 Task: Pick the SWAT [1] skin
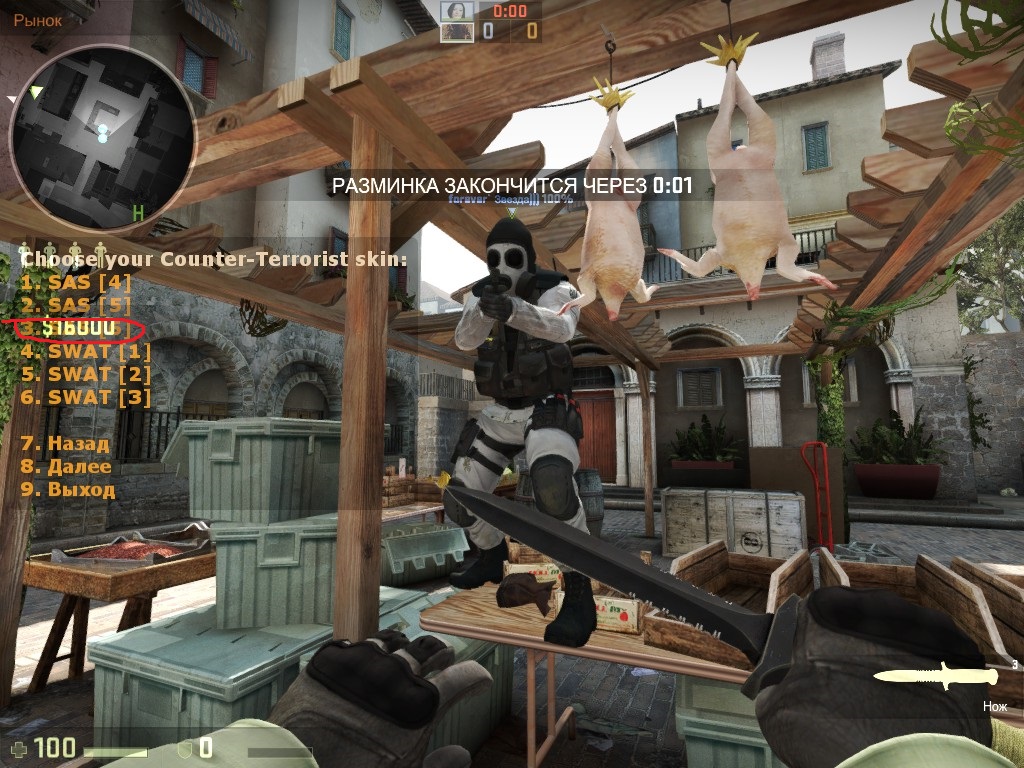coord(86,351)
